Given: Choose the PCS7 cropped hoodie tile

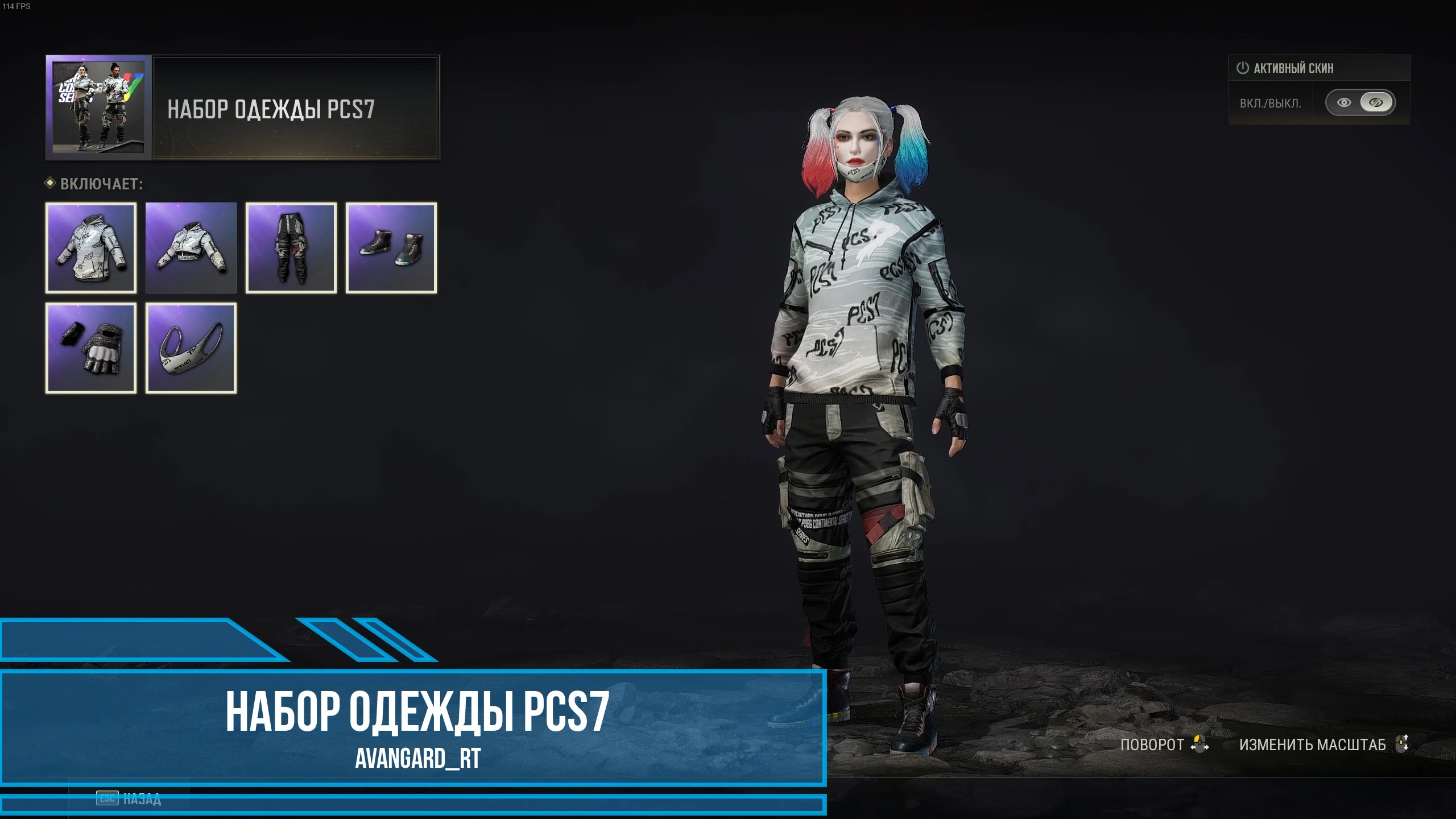Looking at the screenshot, I should click(191, 248).
